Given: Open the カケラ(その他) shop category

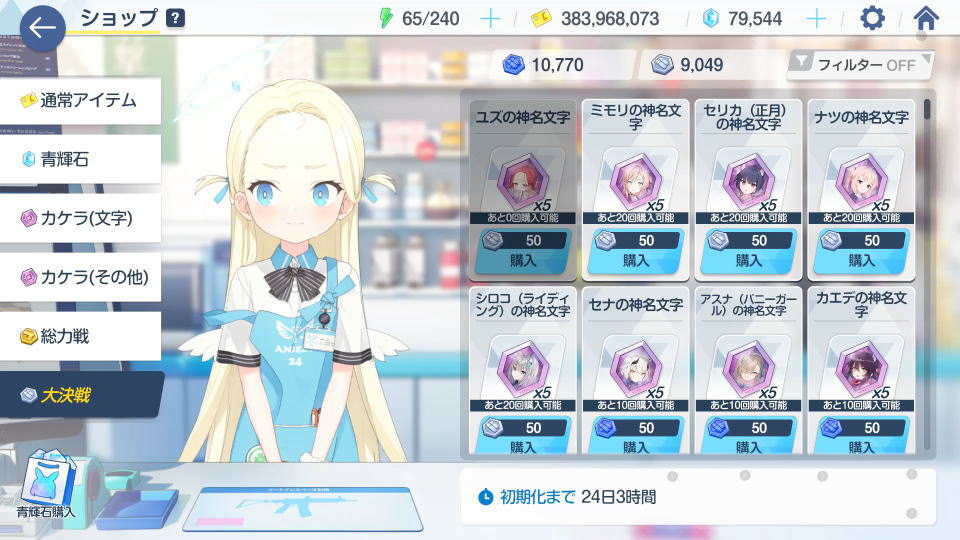Looking at the screenshot, I should pos(80,277).
